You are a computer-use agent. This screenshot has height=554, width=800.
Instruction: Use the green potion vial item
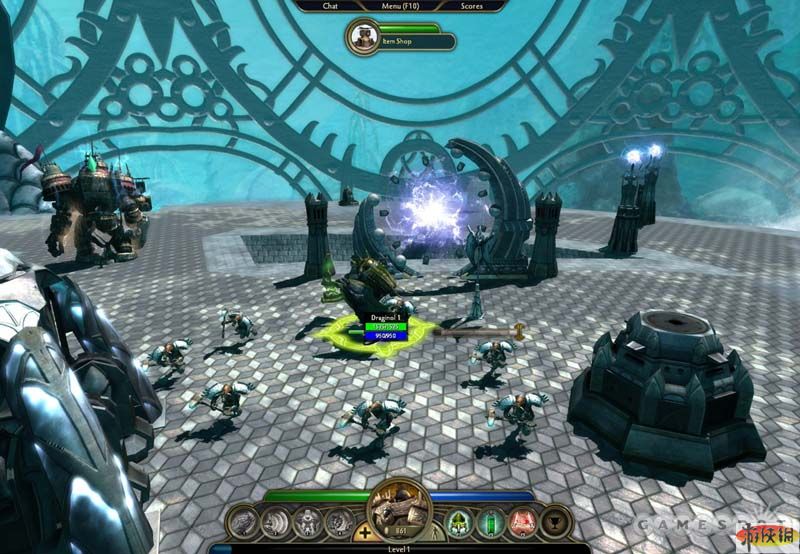pos(490,521)
